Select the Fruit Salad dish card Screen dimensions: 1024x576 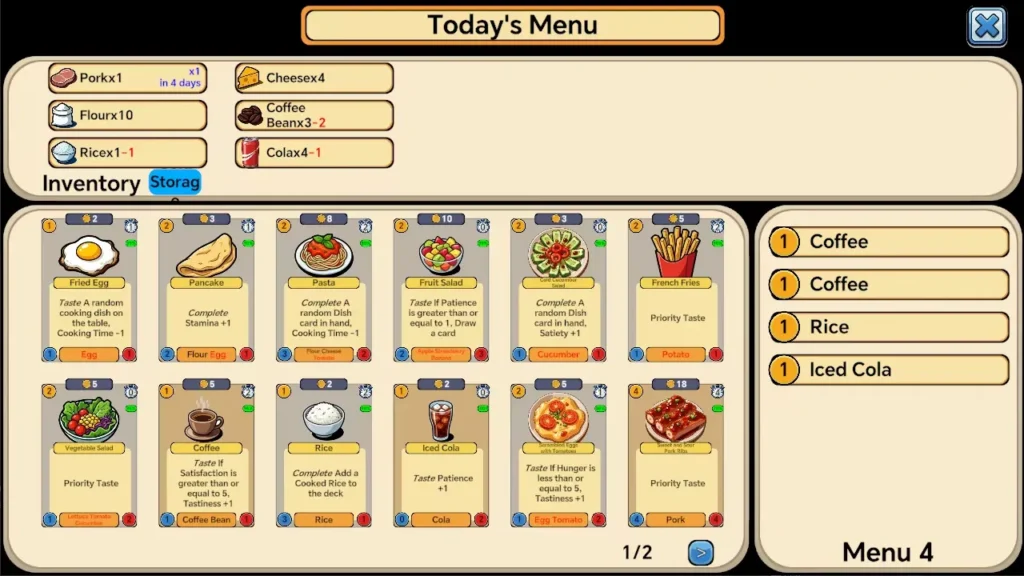pos(441,290)
